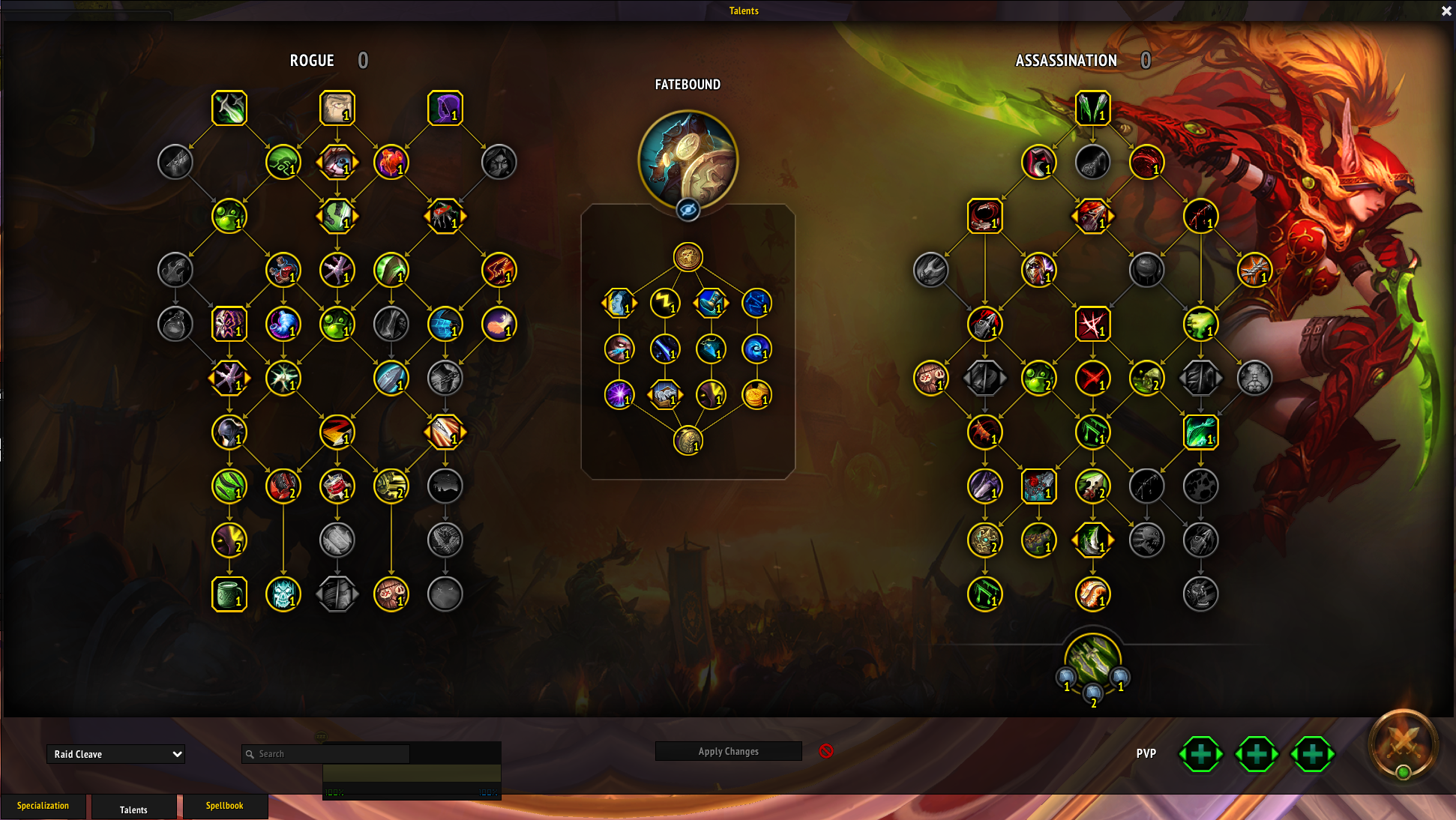Click the first green PVP talent slot

pyautogui.click(x=1201, y=754)
